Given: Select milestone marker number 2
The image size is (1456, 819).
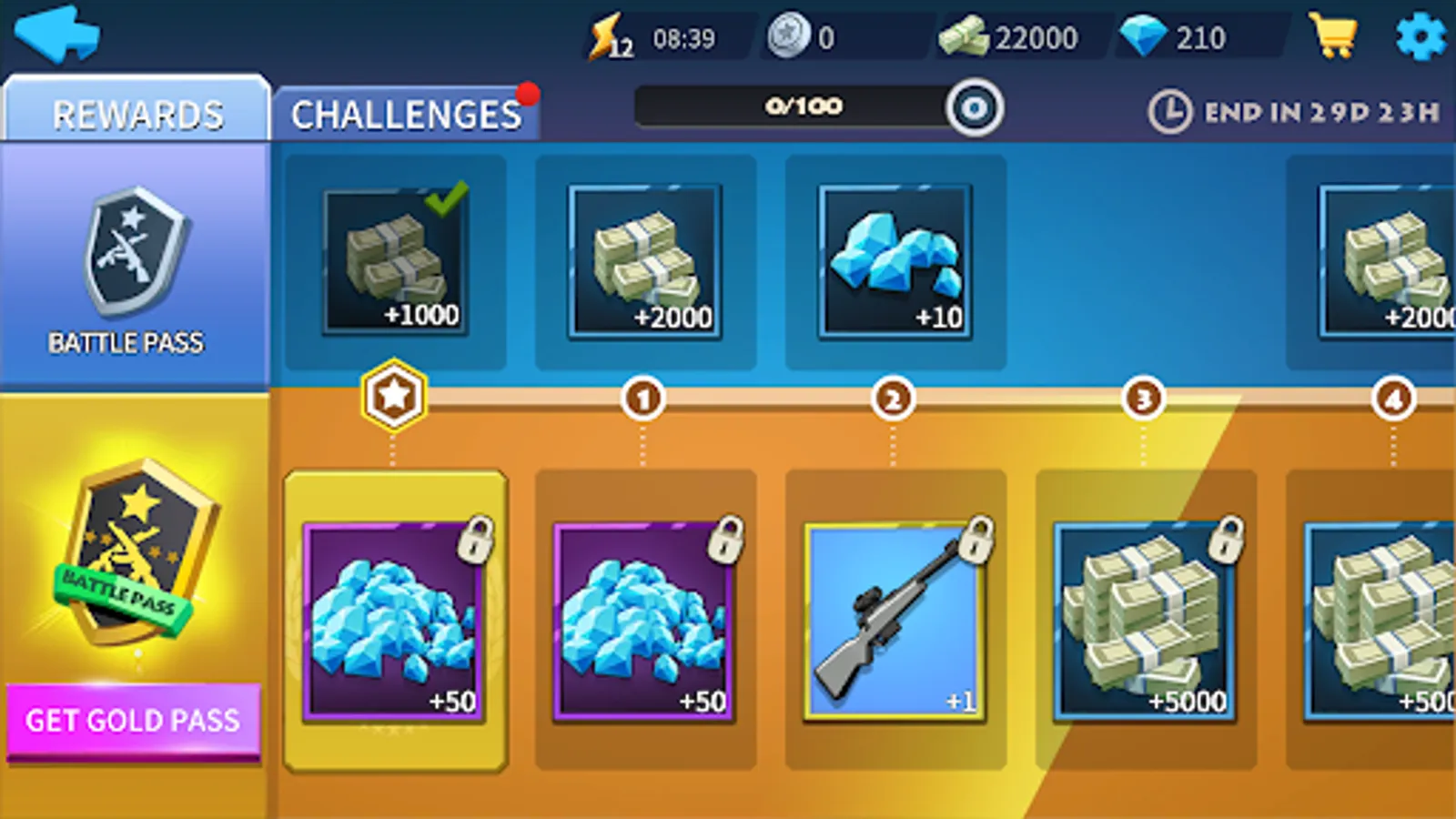Looking at the screenshot, I should (x=895, y=398).
